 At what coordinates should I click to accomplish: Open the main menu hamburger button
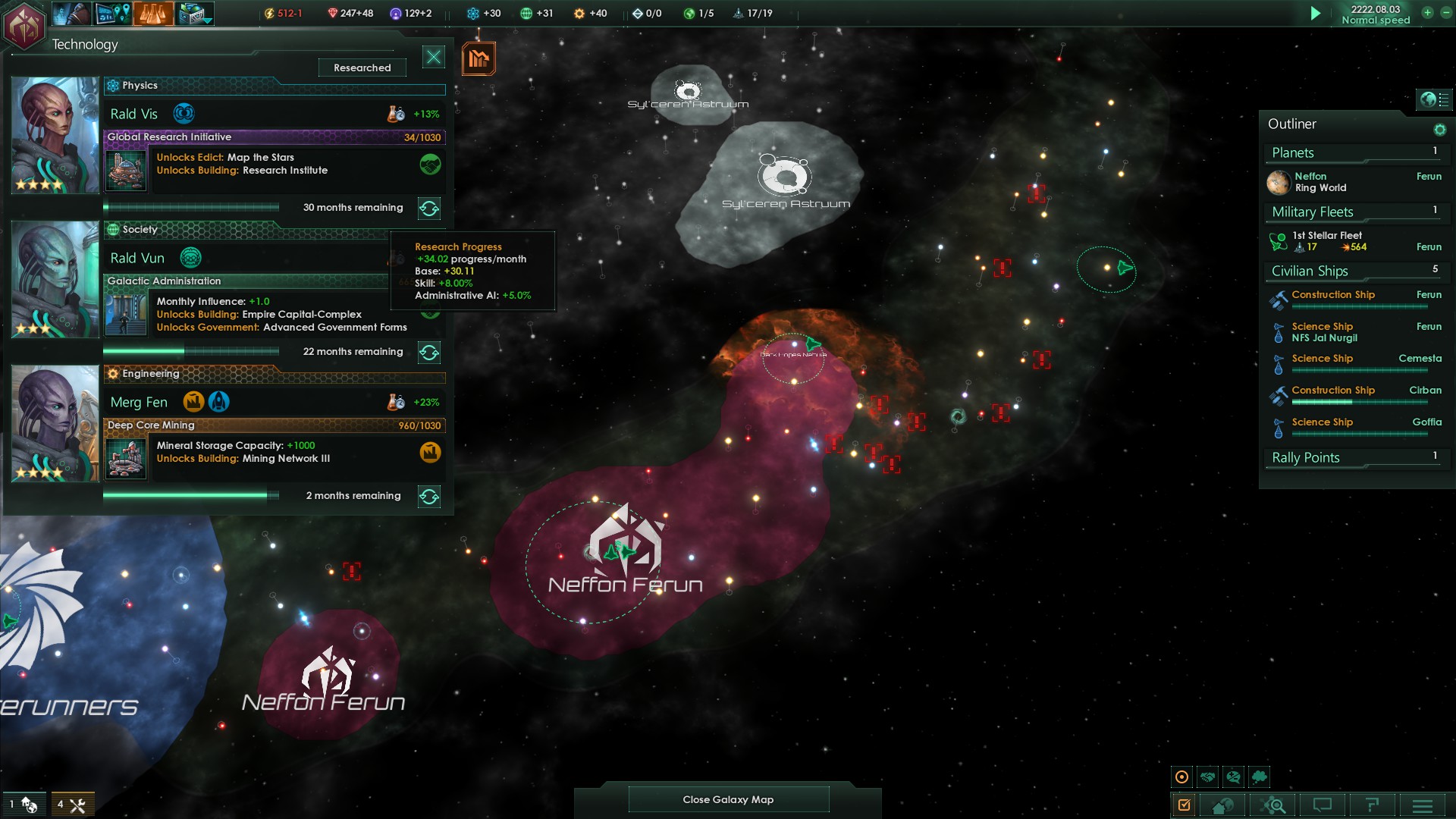pos(1423,805)
